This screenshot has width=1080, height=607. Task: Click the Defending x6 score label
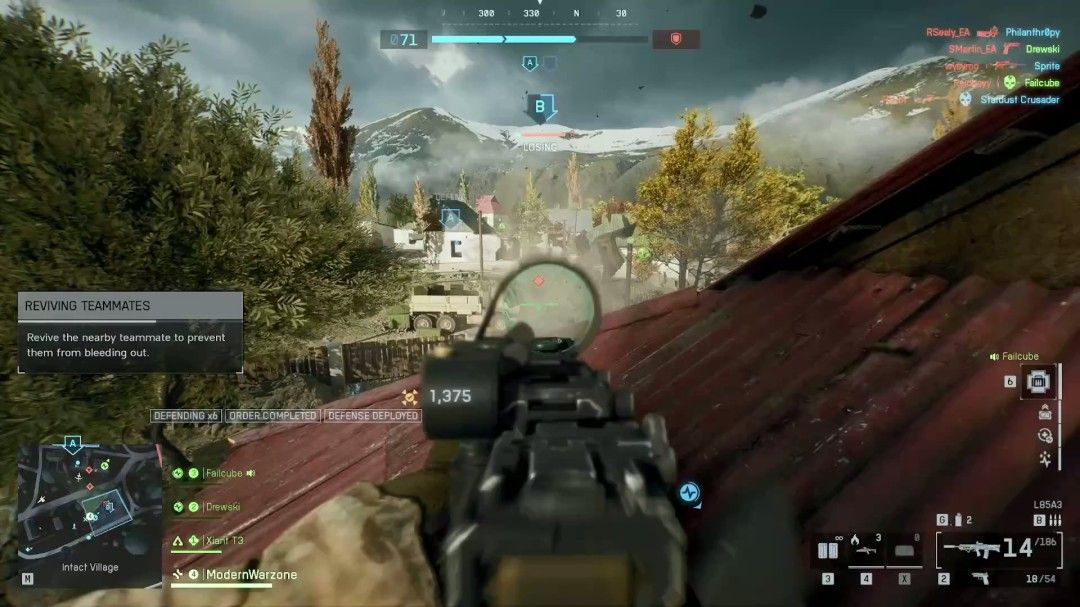pos(185,416)
